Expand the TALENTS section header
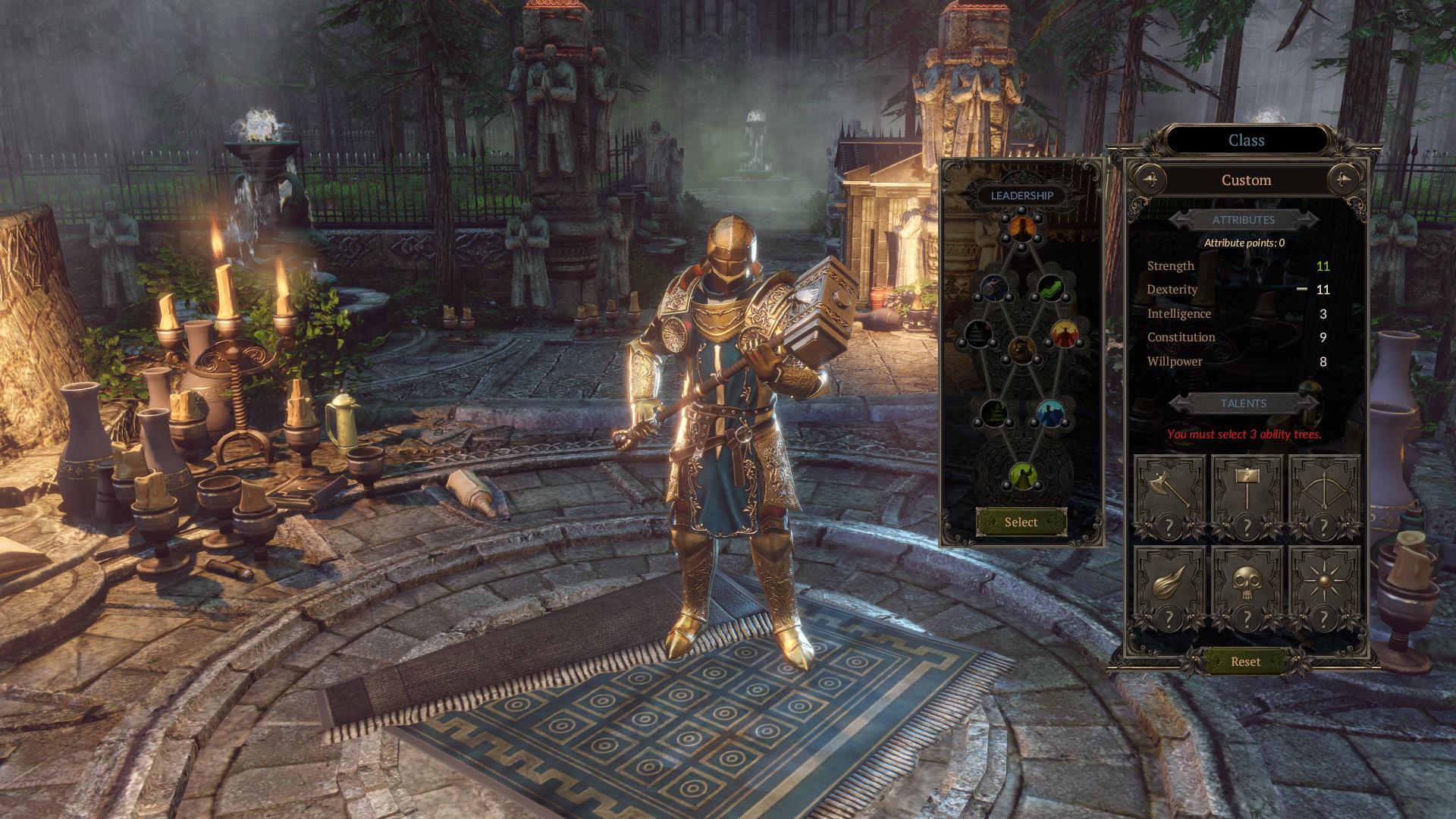Viewport: 1456px width, 819px height. (1246, 403)
